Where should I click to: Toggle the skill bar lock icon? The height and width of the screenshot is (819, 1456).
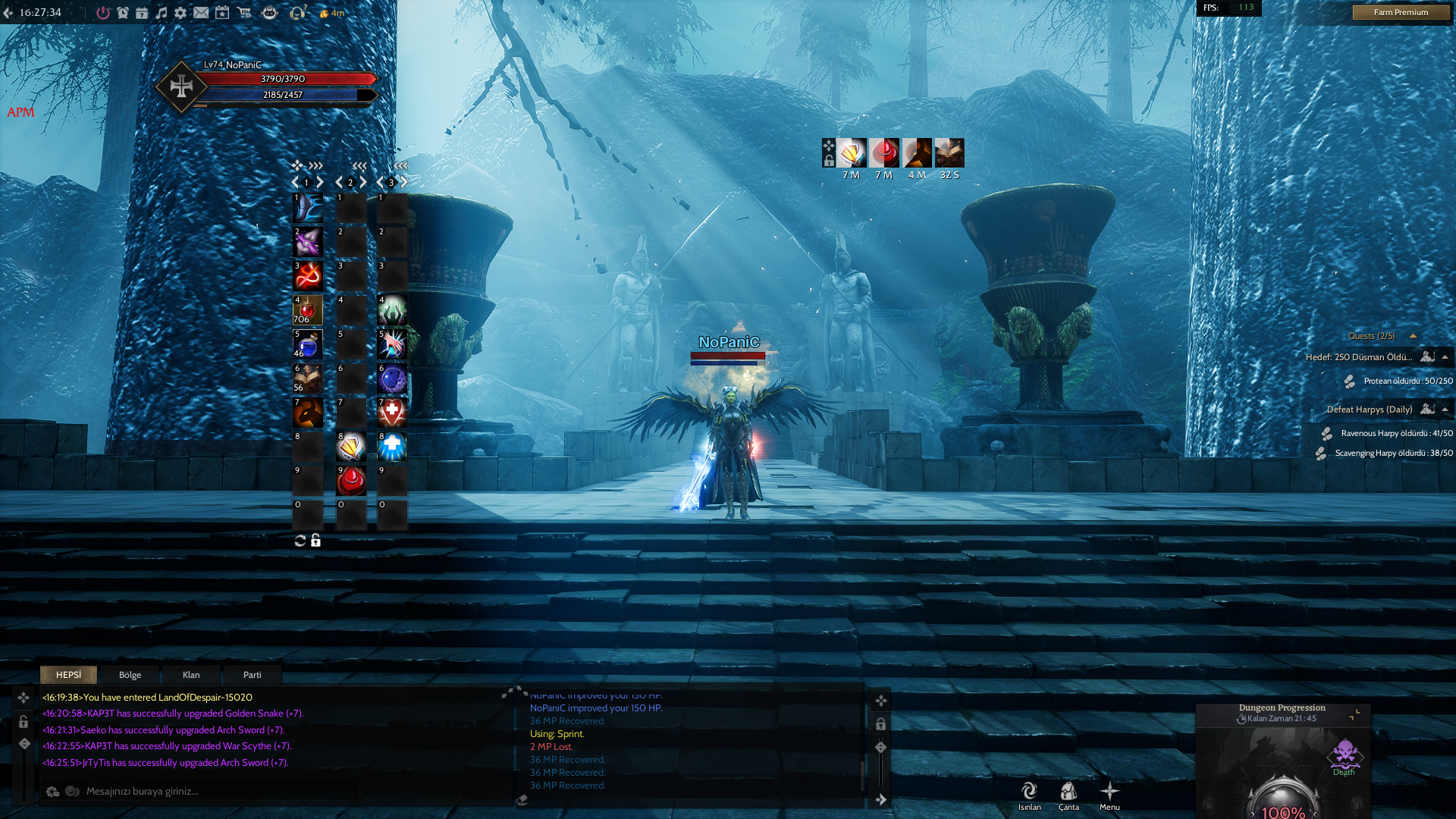click(315, 541)
